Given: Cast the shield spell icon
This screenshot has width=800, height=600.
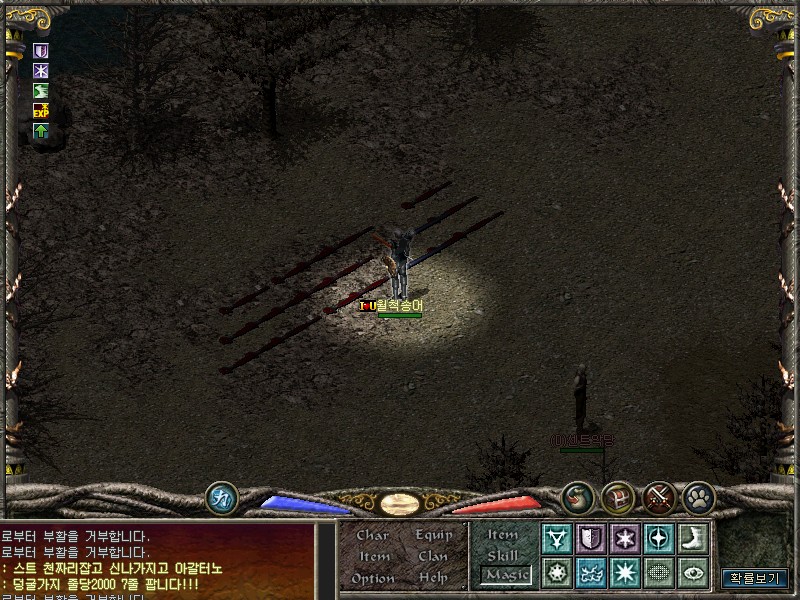Looking at the screenshot, I should [x=591, y=539].
